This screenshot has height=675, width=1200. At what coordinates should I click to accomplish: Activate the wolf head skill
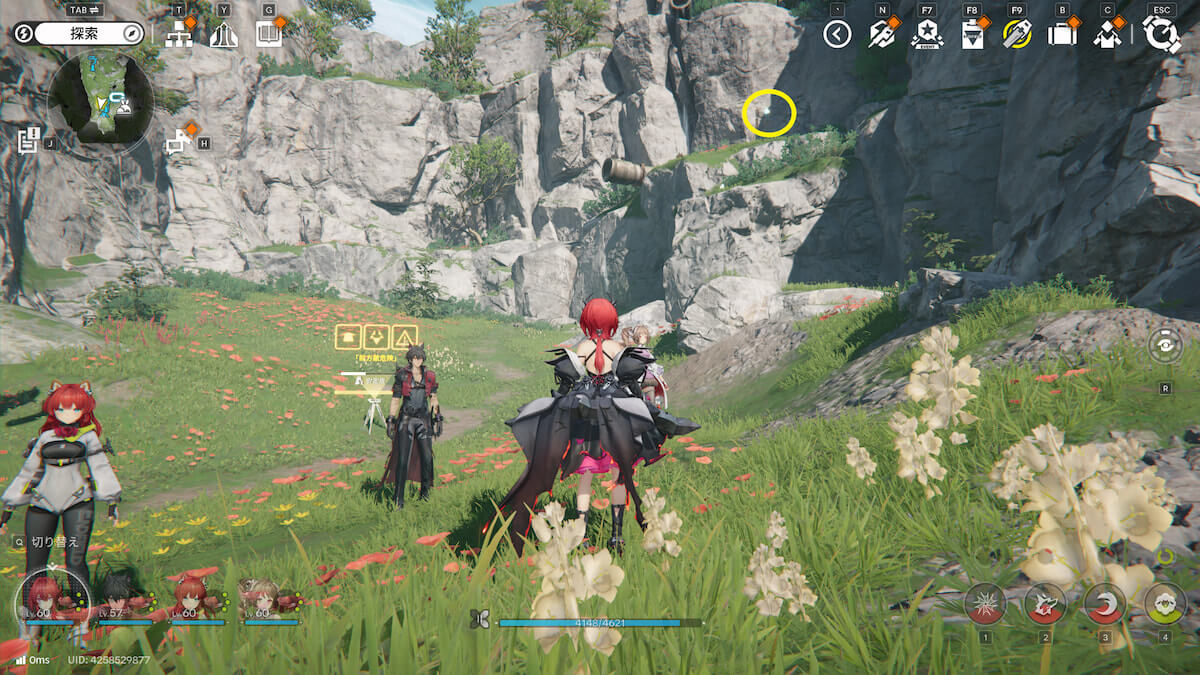tap(1044, 603)
